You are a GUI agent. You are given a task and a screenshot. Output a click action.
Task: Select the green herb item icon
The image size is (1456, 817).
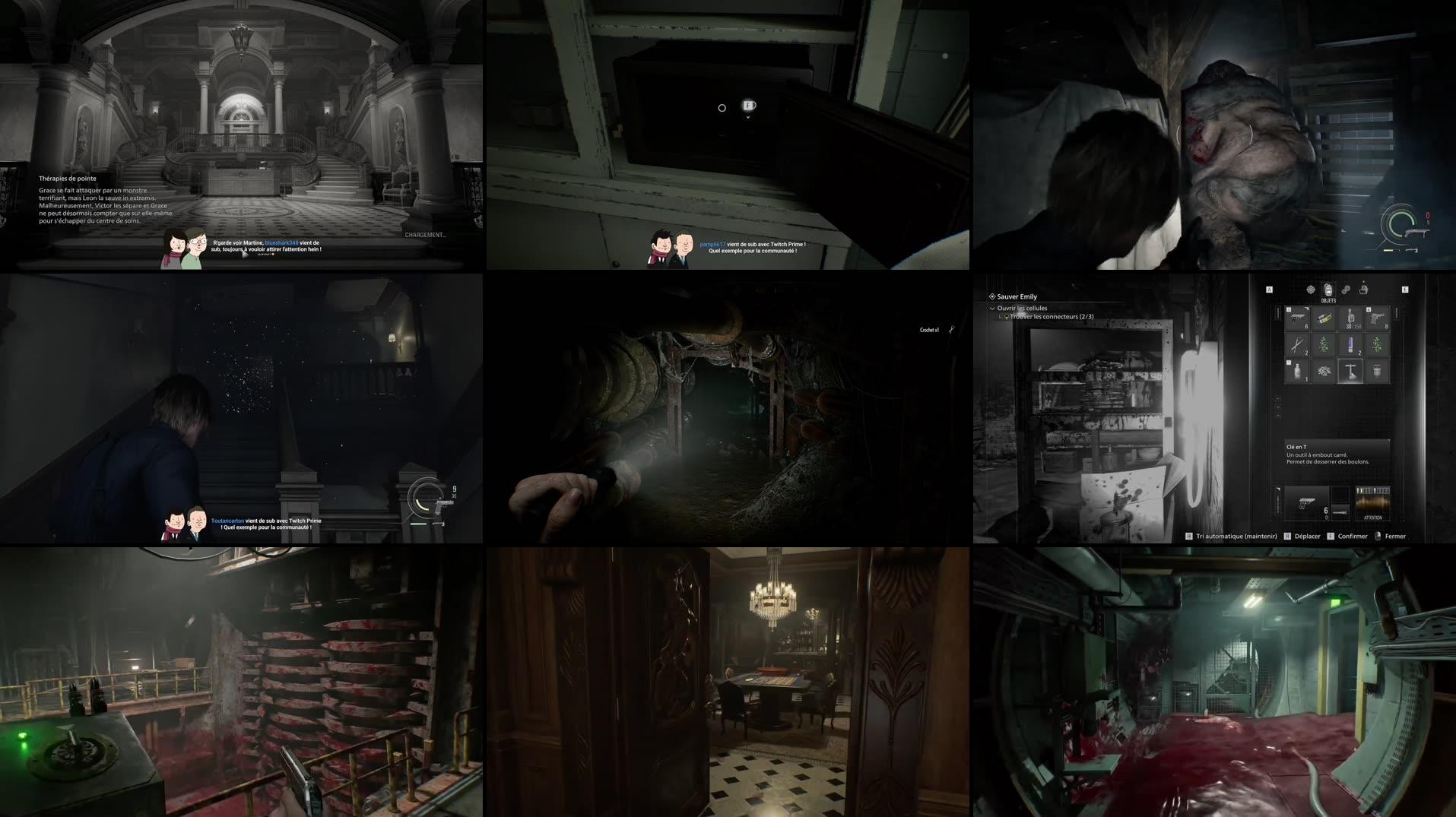(1324, 344)
